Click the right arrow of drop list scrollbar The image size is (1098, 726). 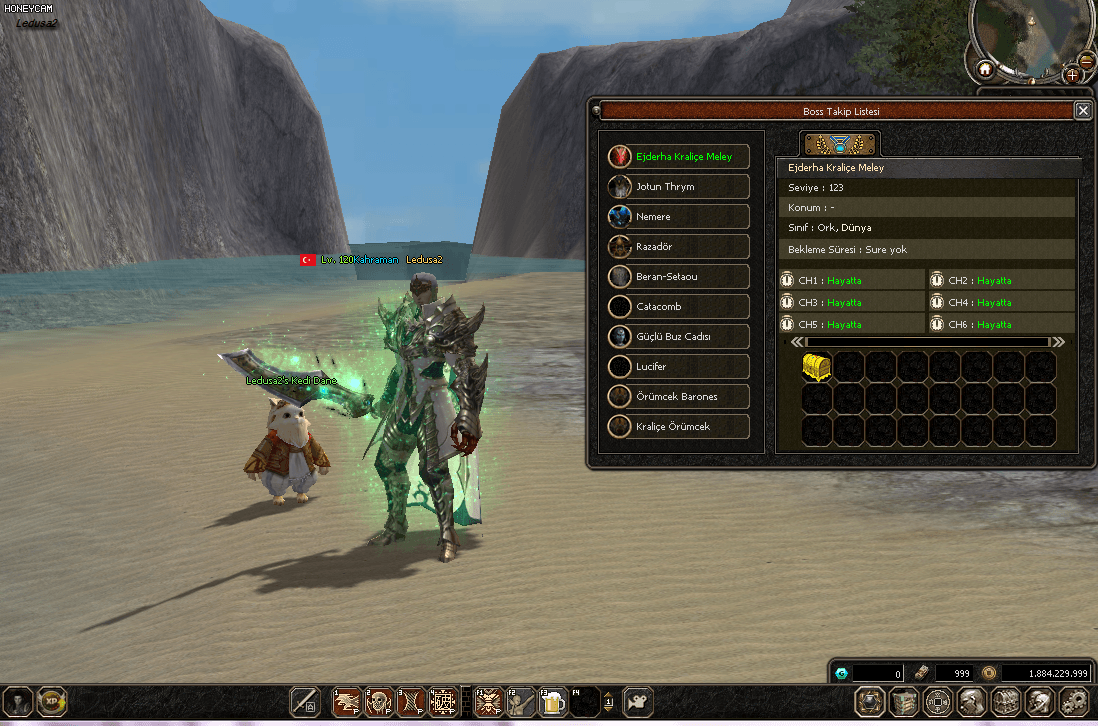pos(1058,342)
